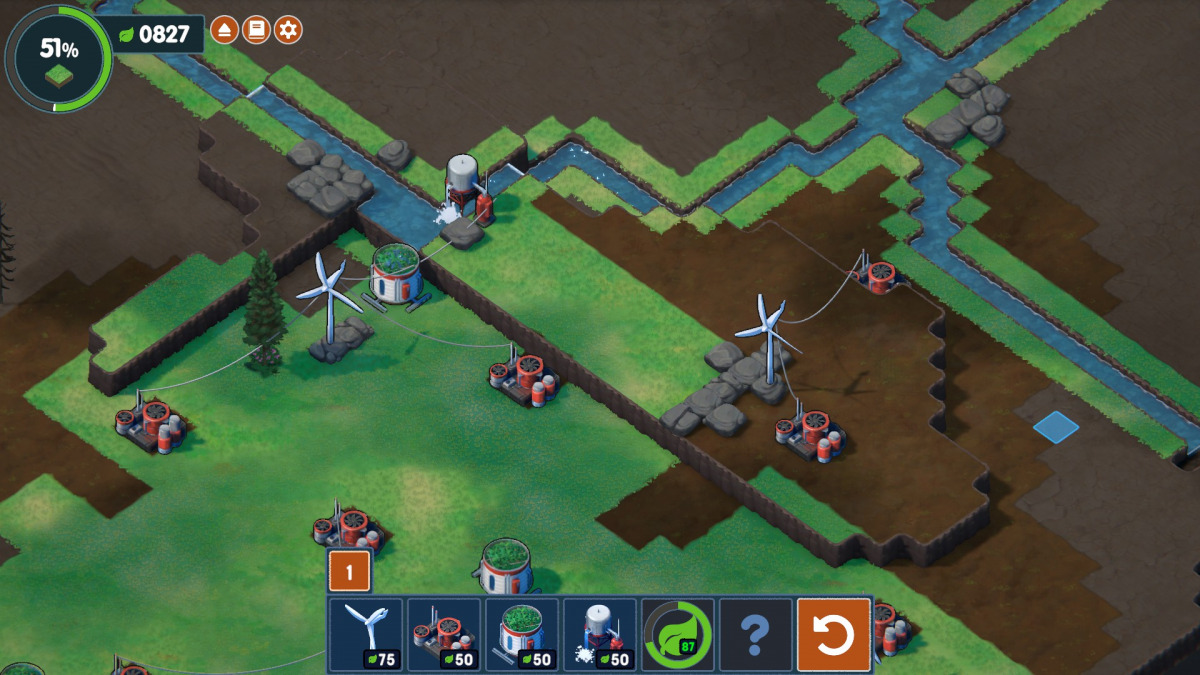The width and height of the screenshot is (1200, 675).
Task: Open the locked question mark slot
Action: point(755,635)
